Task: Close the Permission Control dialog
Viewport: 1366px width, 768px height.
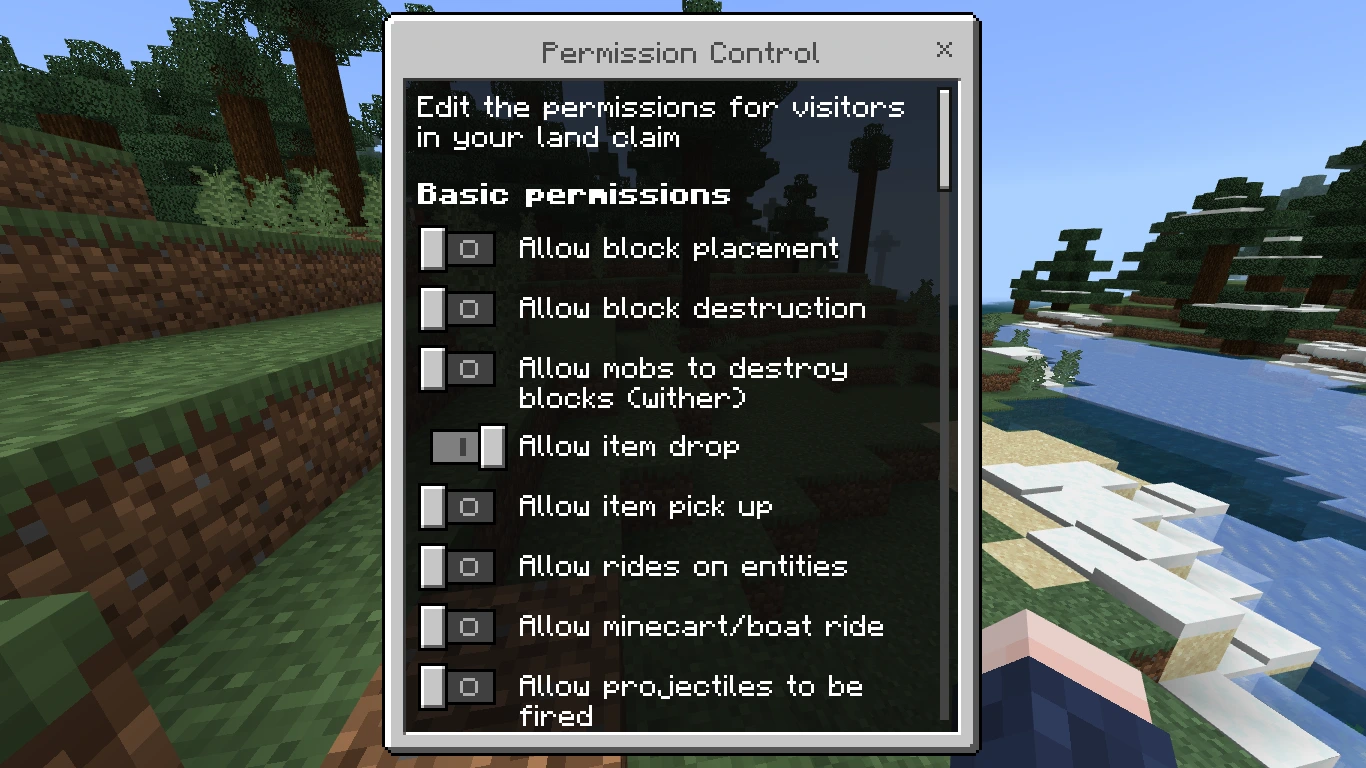Action: point(944,50)
